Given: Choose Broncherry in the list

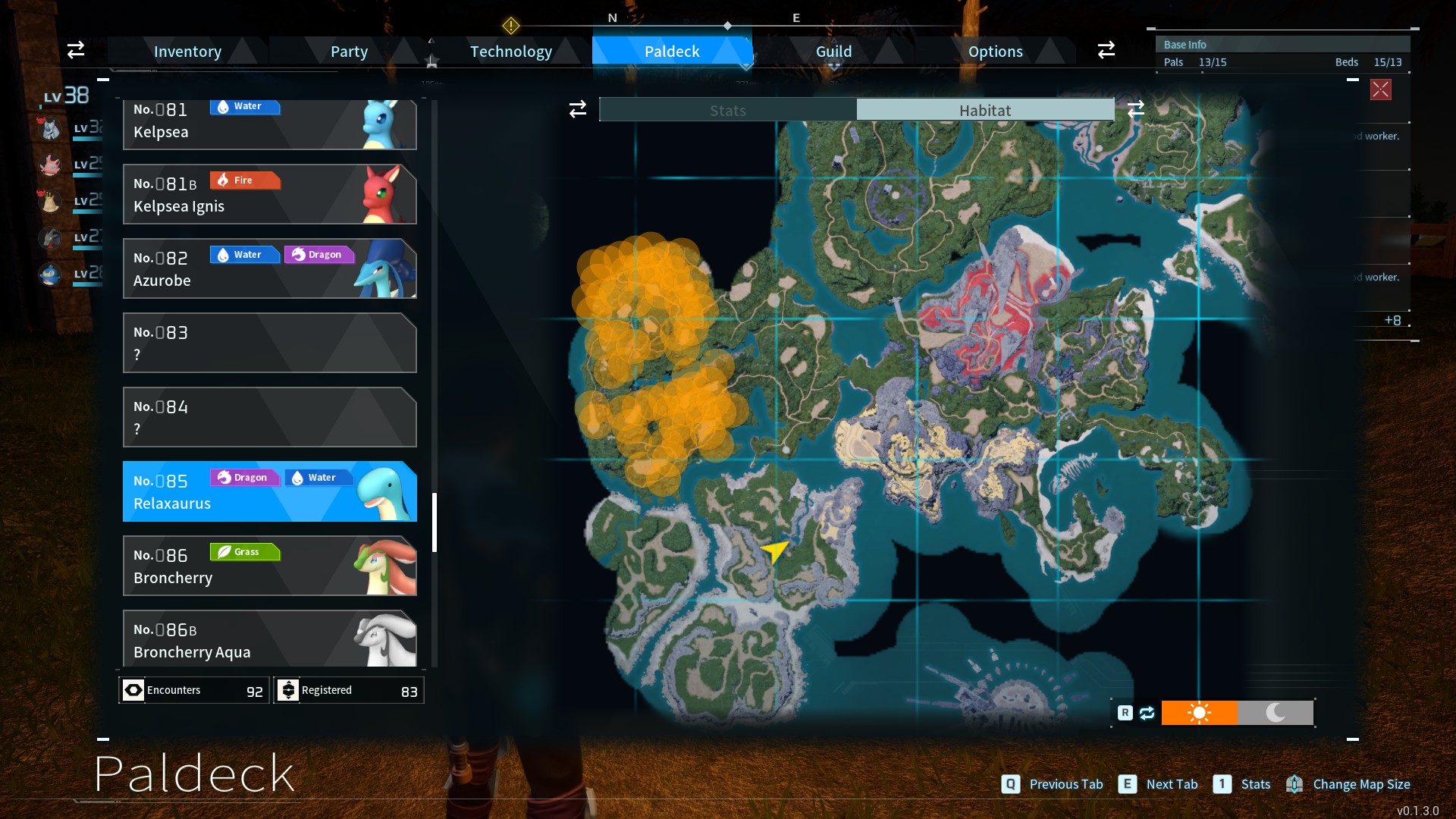Looking at the screenshot, I should pyautogui.click(x=269, y=566).
